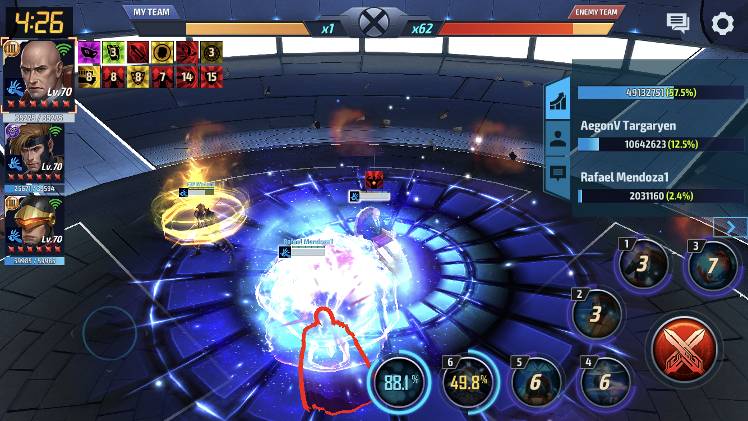Switch to the player list tab
Viewport: 748px width, 421px height.
coord(558,139)
